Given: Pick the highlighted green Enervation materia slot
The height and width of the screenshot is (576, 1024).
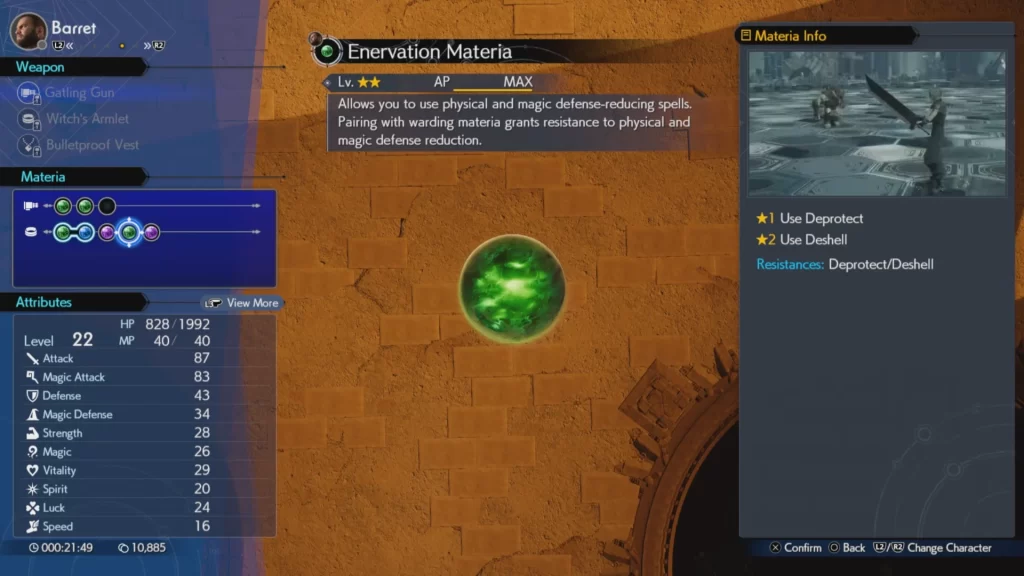Looking at the screenshot, I should (x=129, y=233).
